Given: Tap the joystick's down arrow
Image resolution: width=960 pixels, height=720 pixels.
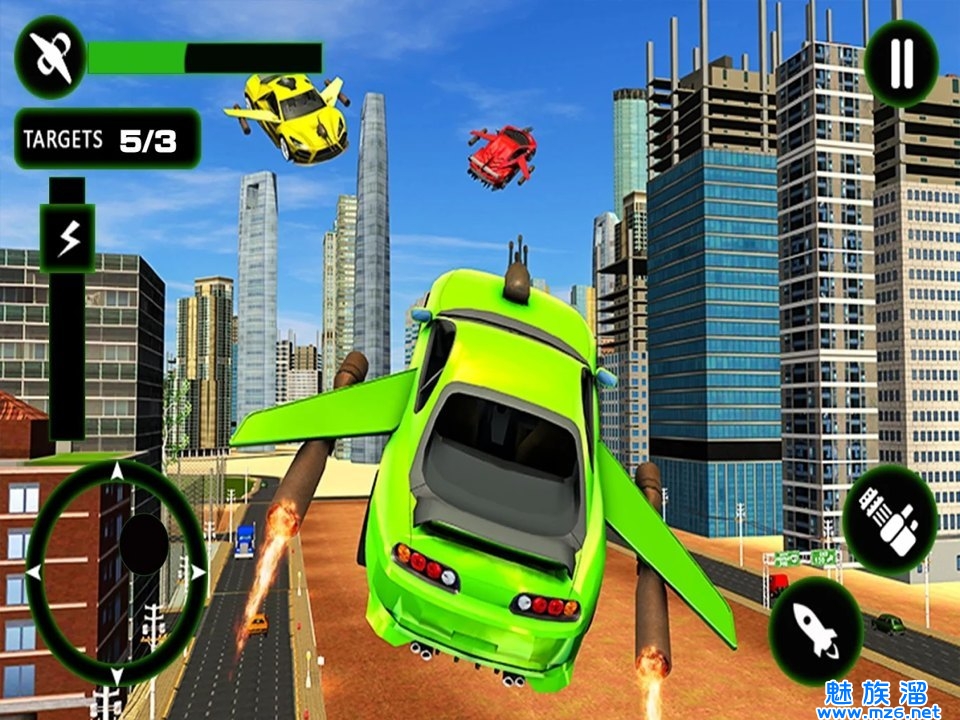Looking at the screenshot, I should [x=116, y=675].
